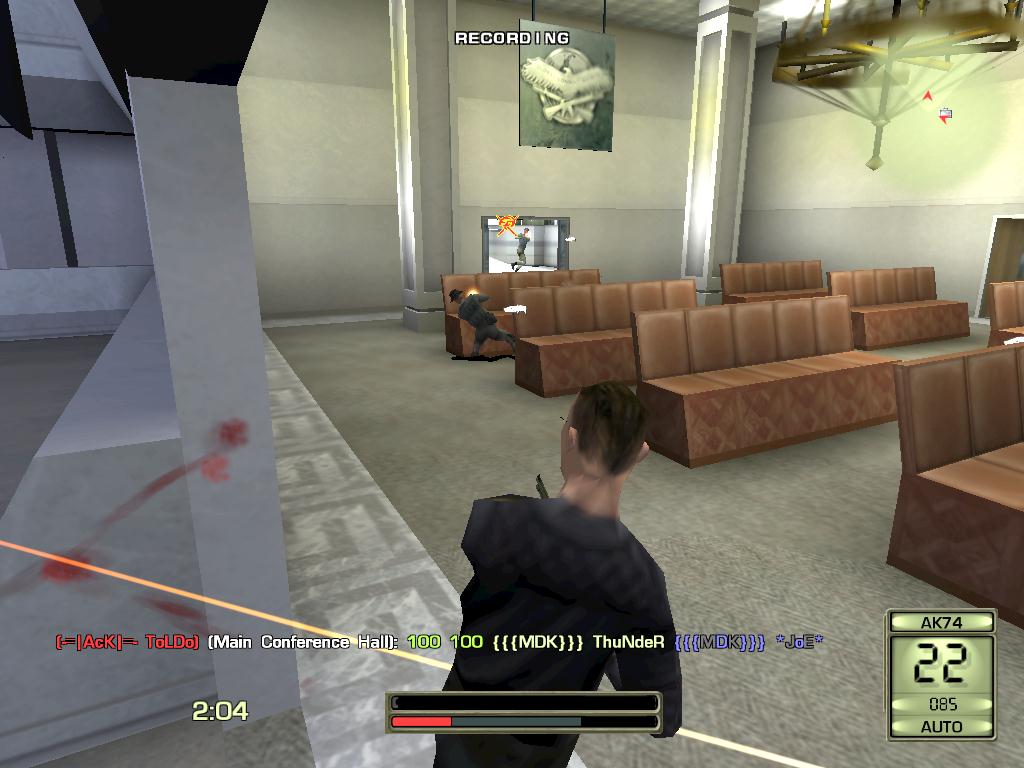The image size is (1024, 768).
Task: Click the RECORDING demo indicator
Action: [x=512, y=38]
